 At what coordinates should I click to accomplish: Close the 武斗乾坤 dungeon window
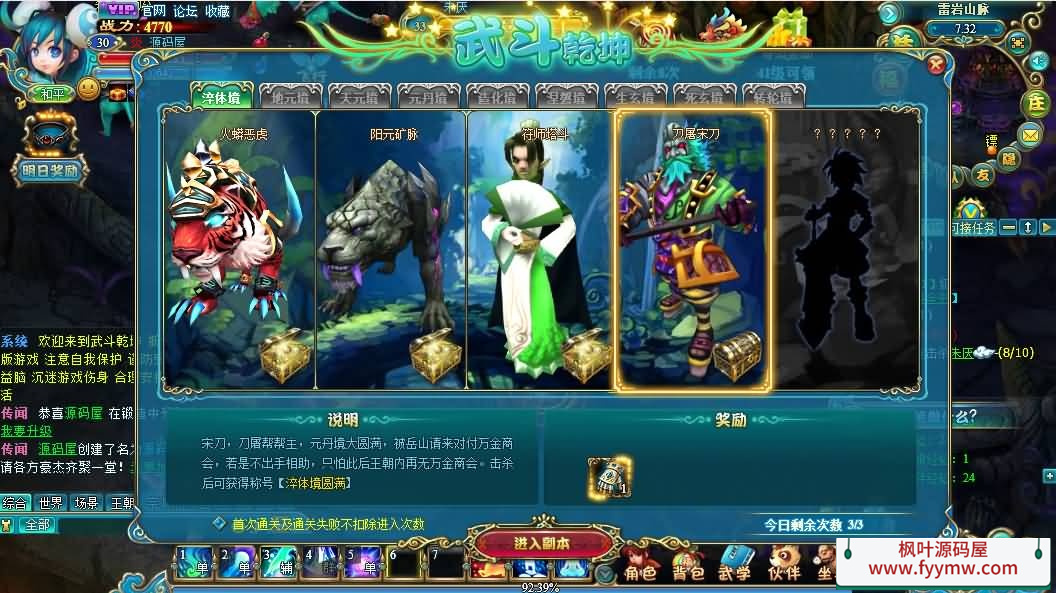(936, 65)
